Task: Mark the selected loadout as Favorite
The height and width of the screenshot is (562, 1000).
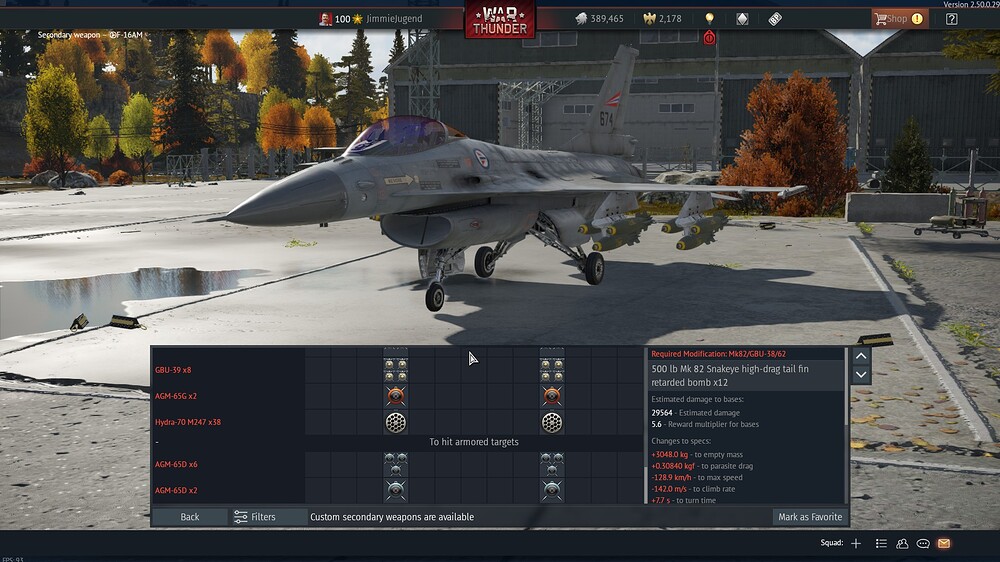Action: pos(810,517)
